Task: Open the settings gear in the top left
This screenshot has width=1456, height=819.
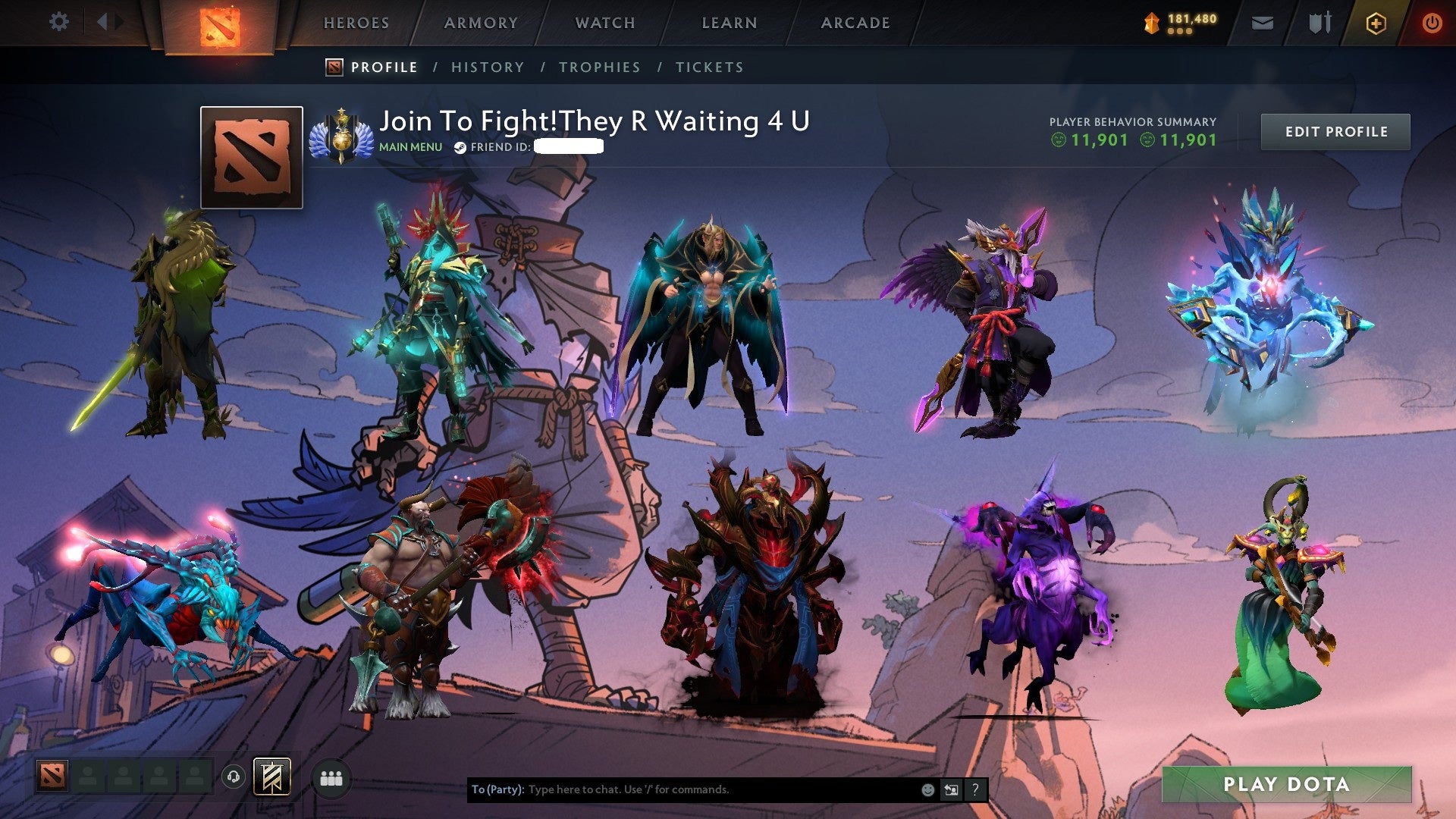Action: click(x=58, y=22)
